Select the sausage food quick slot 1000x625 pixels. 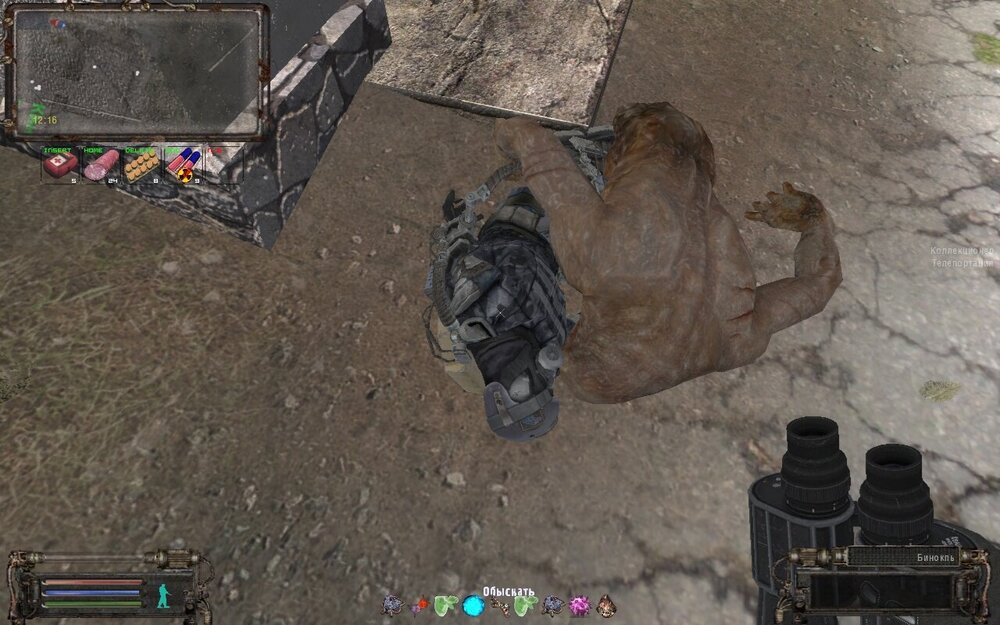(x=100, y=165)
